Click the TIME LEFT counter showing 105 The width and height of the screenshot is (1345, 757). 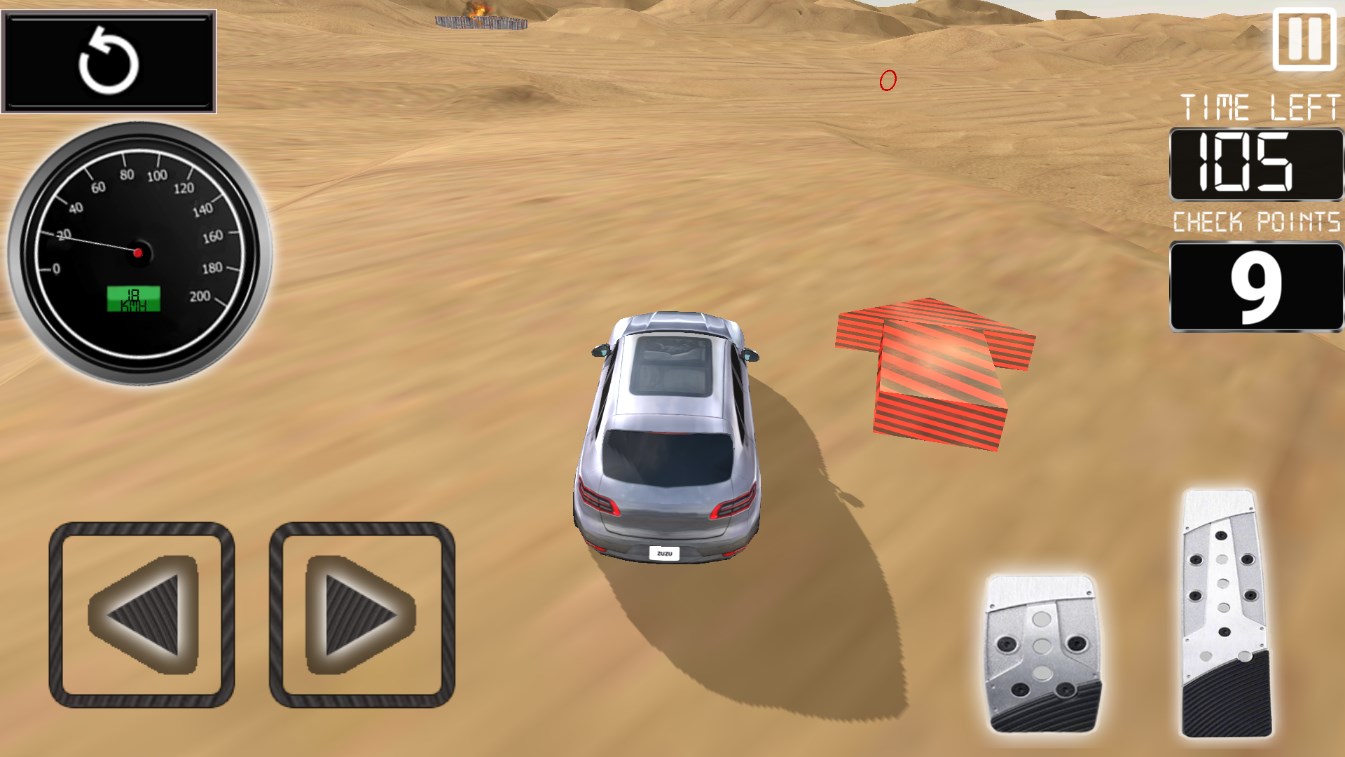pyautogui.click(x=1256, y=163)
